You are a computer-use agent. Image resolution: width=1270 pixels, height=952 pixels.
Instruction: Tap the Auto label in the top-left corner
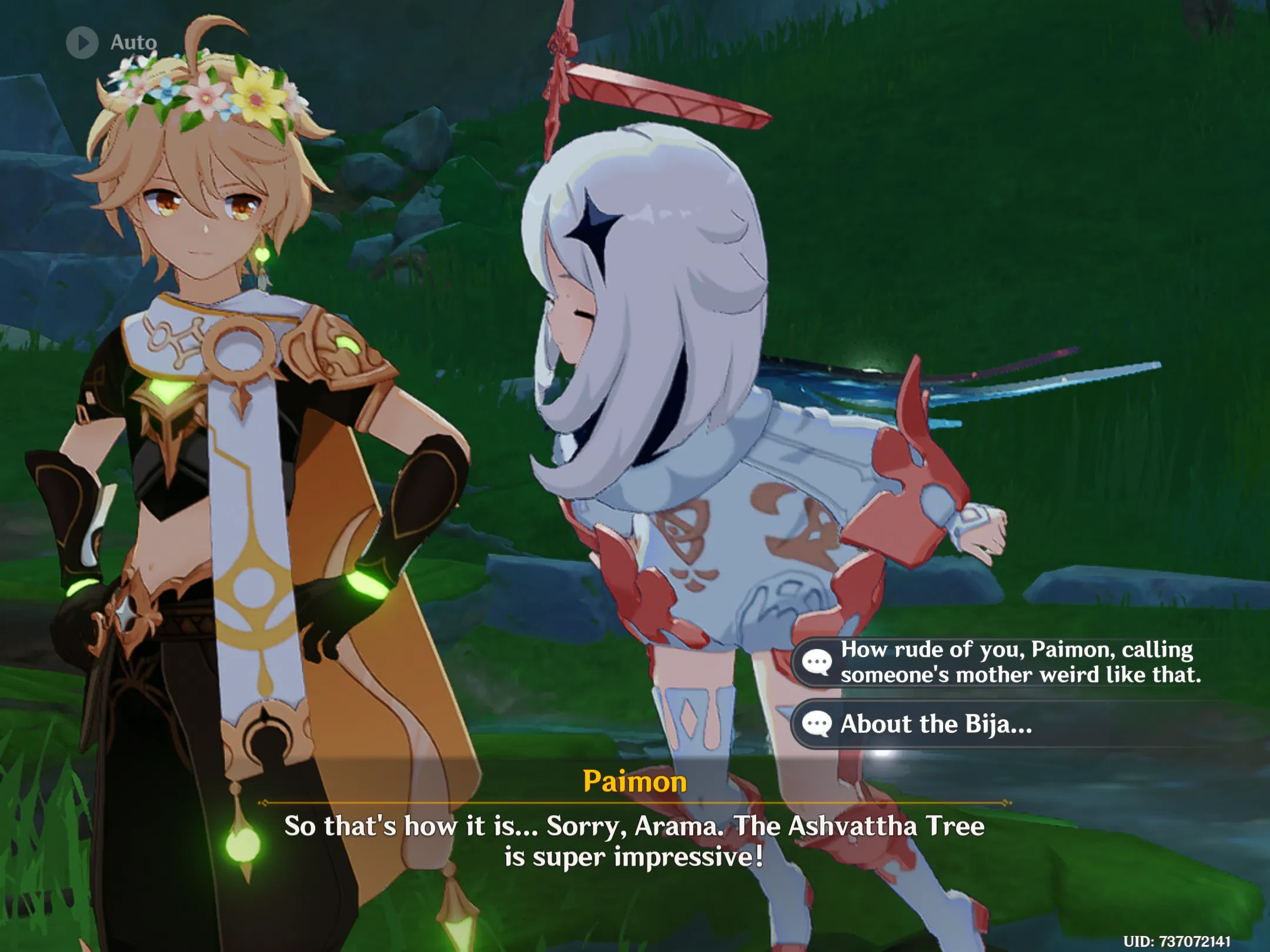pyautogui.click(x=134, y=42)
